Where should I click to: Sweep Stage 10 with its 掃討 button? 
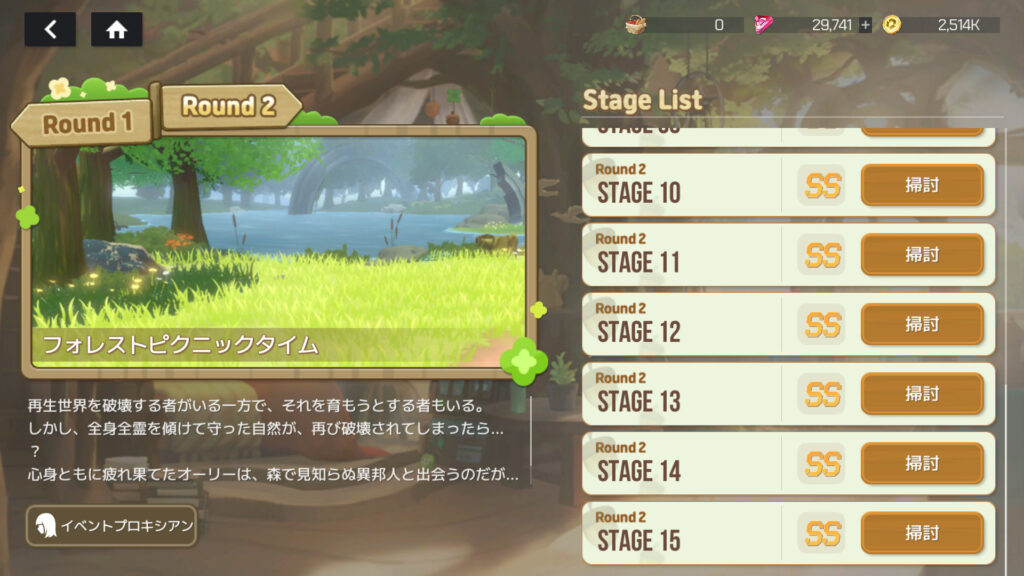pos(922,185)
